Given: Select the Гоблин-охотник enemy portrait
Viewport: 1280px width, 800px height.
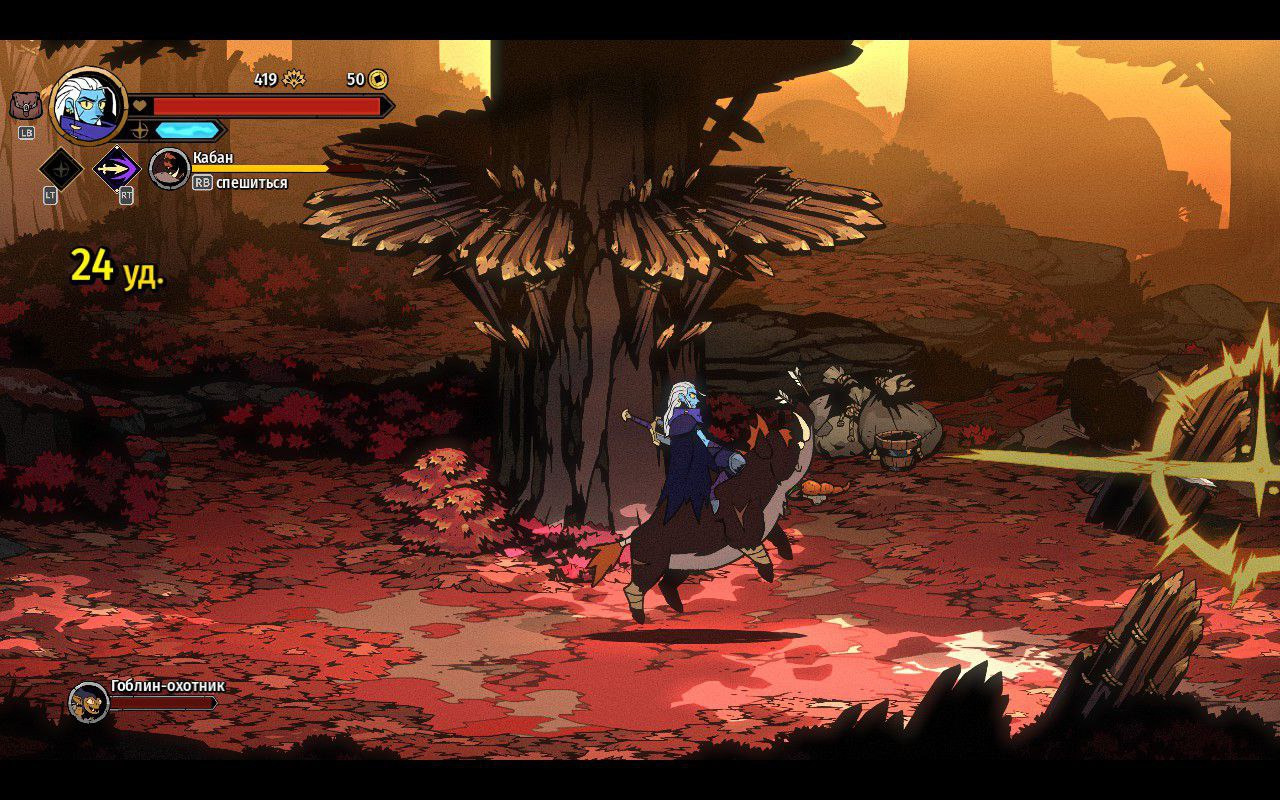Looking at the screenshot, I should (x=88, y=702).
